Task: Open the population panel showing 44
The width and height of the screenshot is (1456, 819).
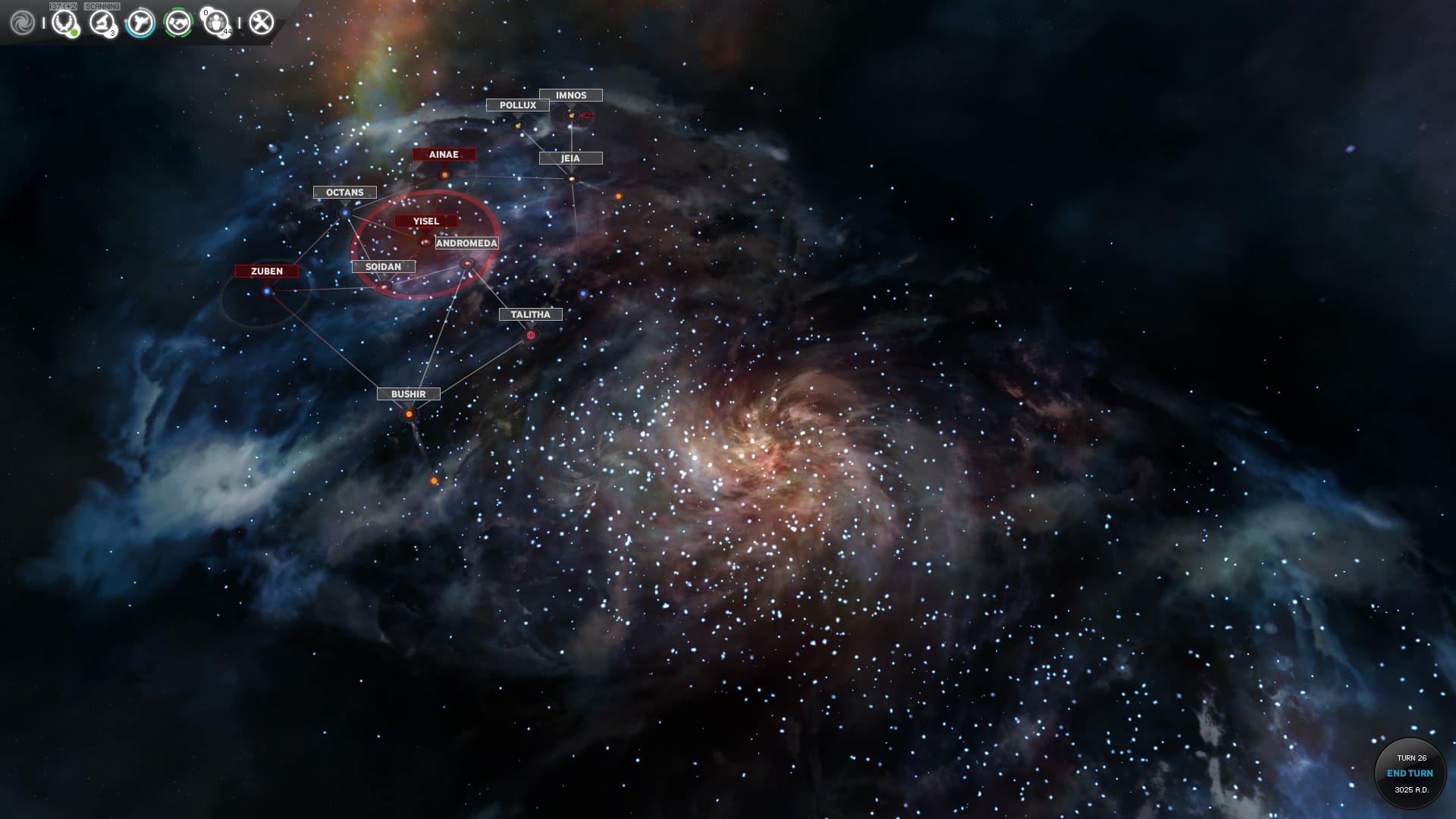Action: coord(215,21)
